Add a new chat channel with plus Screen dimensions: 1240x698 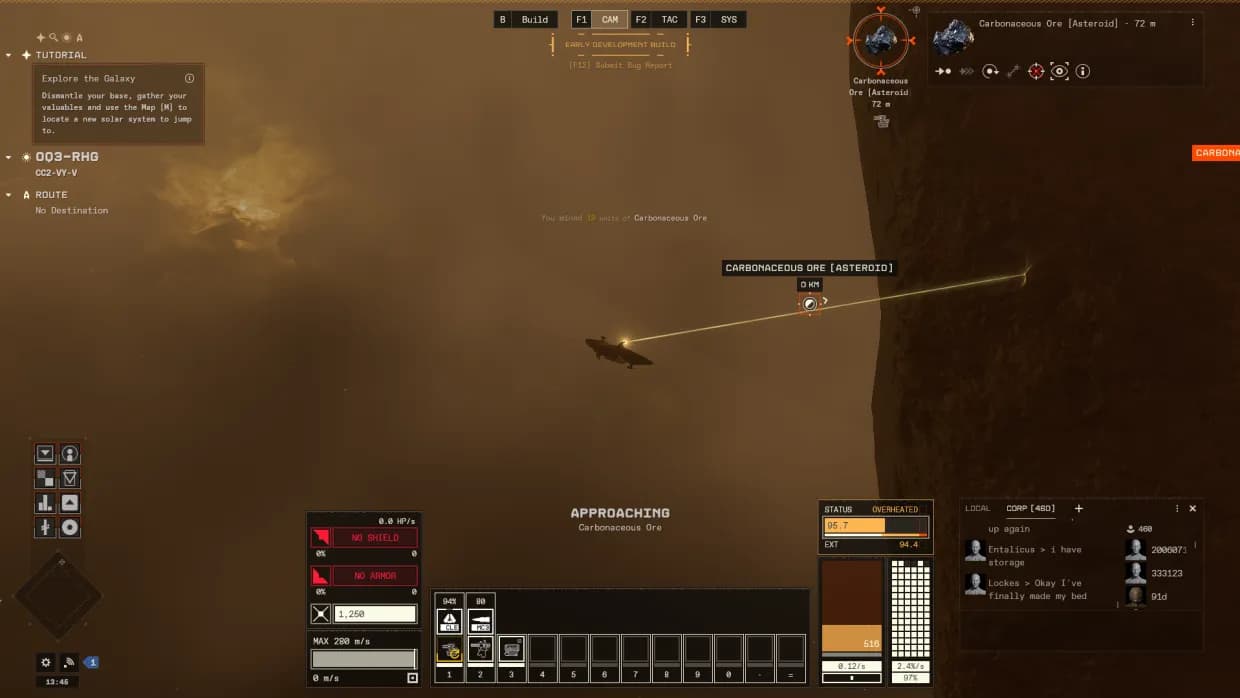pyautogui.click(x=1078, y=509)
